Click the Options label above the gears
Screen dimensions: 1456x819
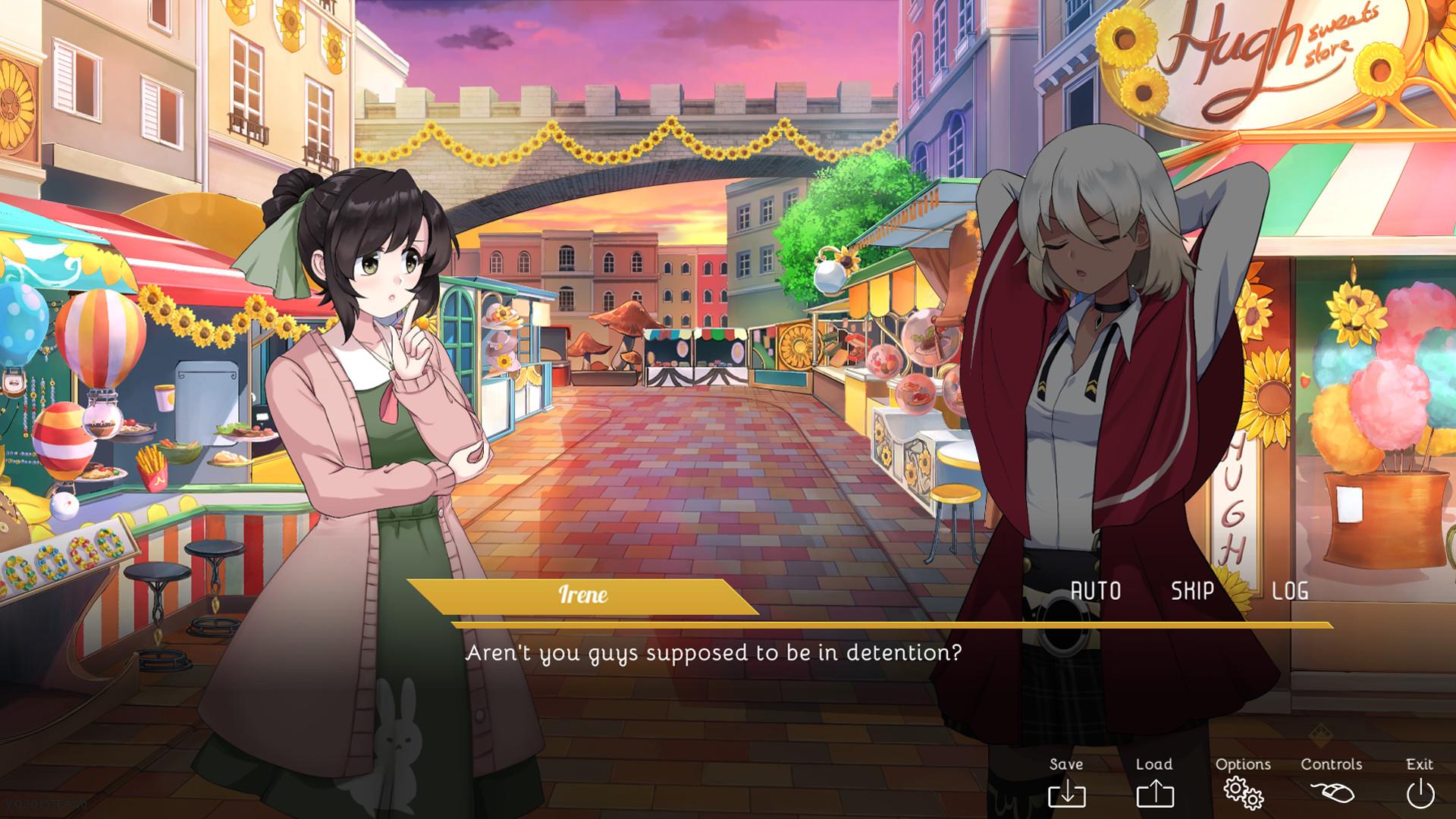click(x=1244, y=764)
